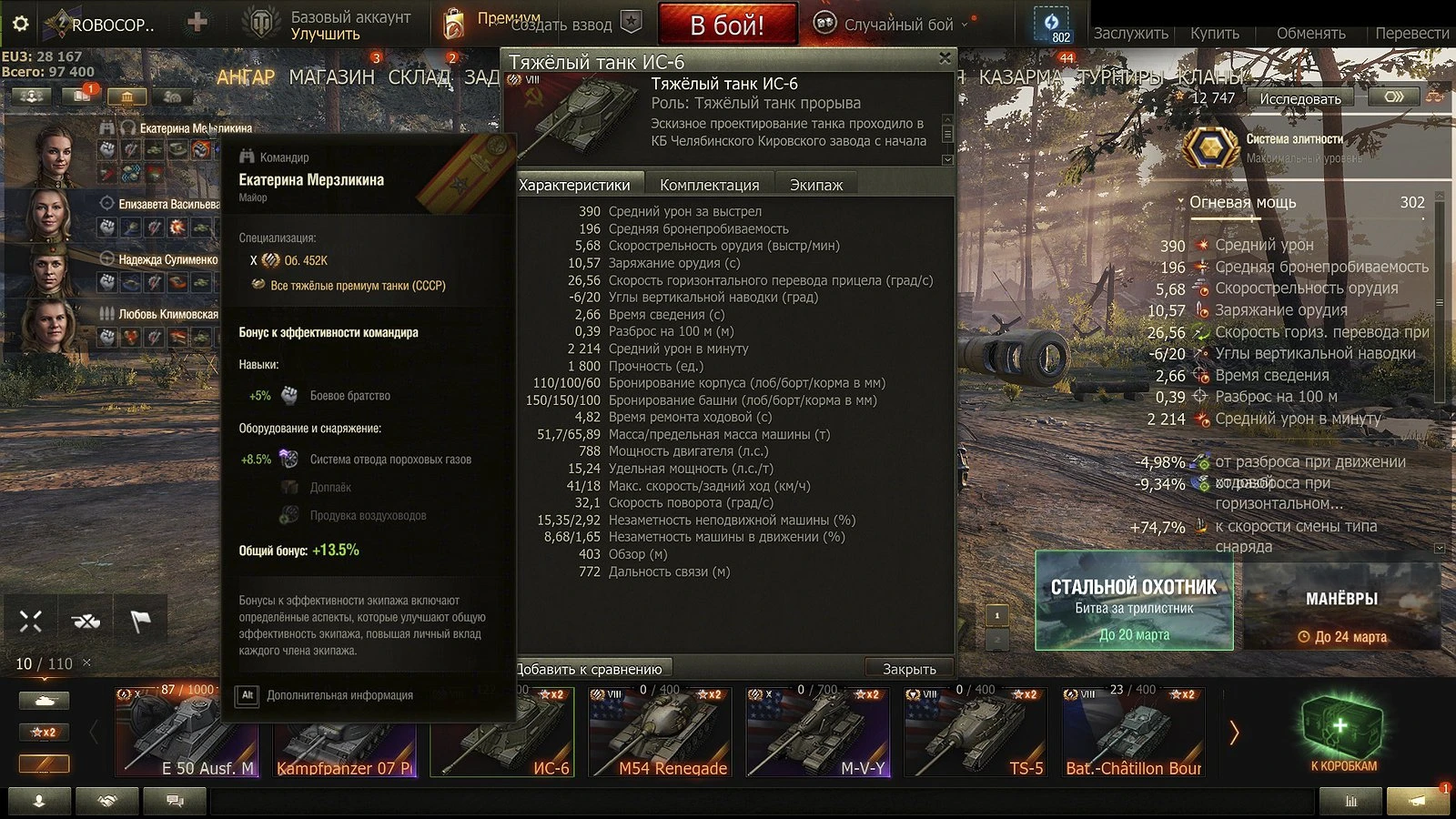Open the СКЛАД menu item
This screenshot has height=819, width=1456.
point(420,77)
